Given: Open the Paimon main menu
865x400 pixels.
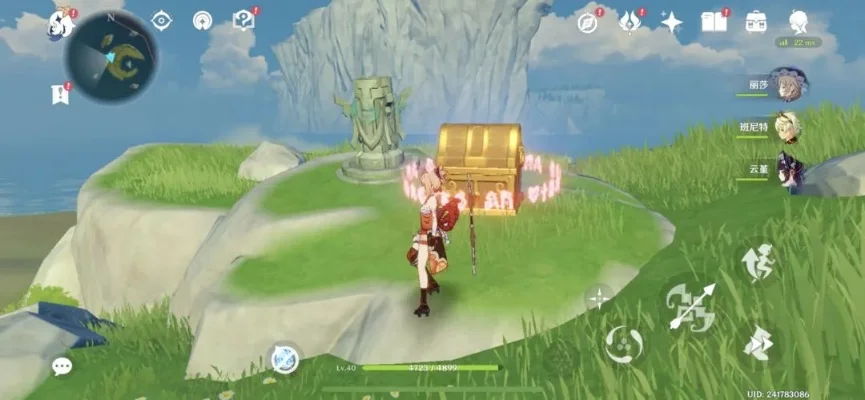Looking at the screenshot, I should (60, 24).
